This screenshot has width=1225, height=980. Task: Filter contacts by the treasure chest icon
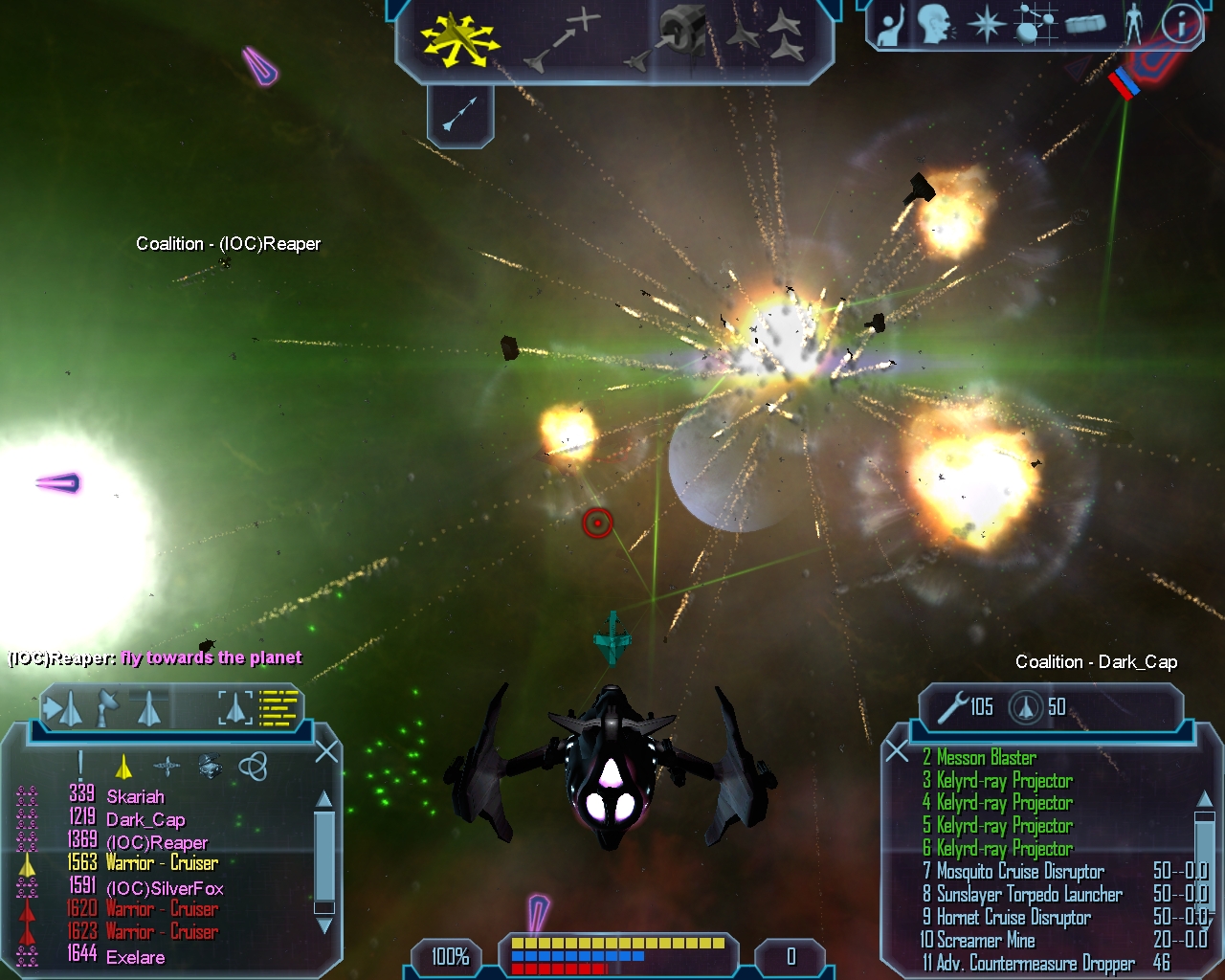coord(210,766)
